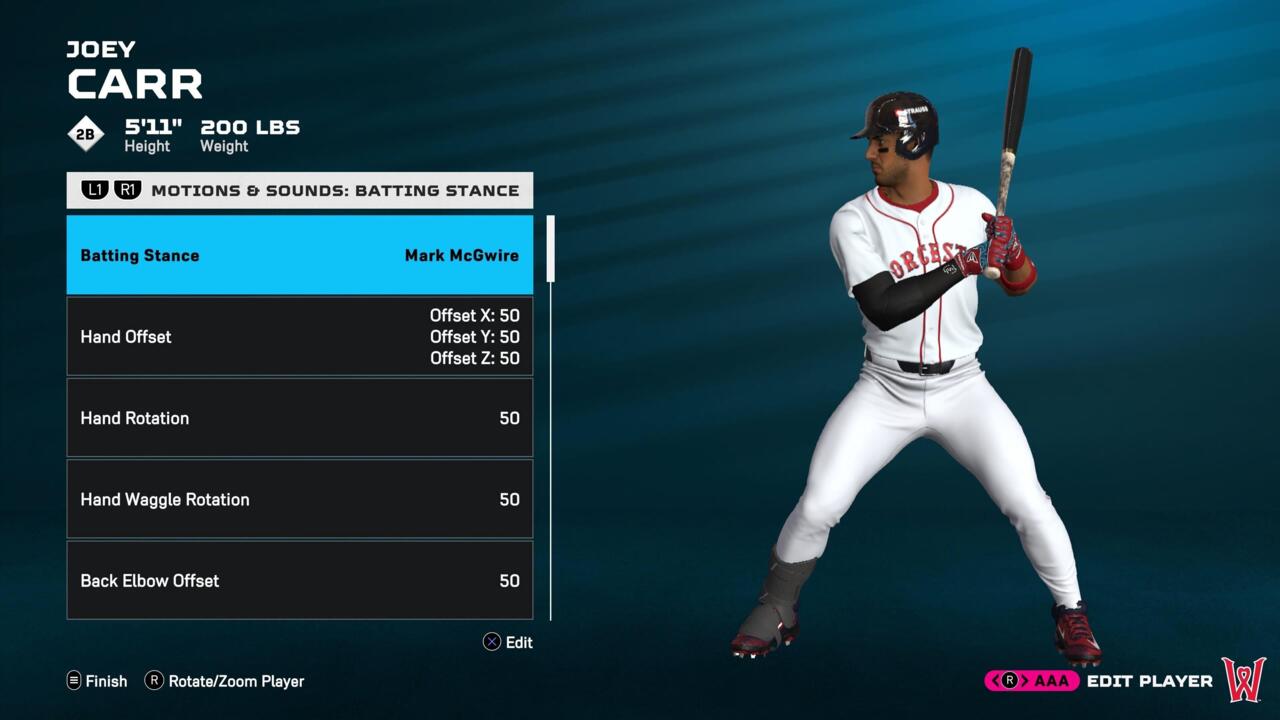Select the Batting Stance row
Viewport: 1280px width, 720px height.
point(299,255)
